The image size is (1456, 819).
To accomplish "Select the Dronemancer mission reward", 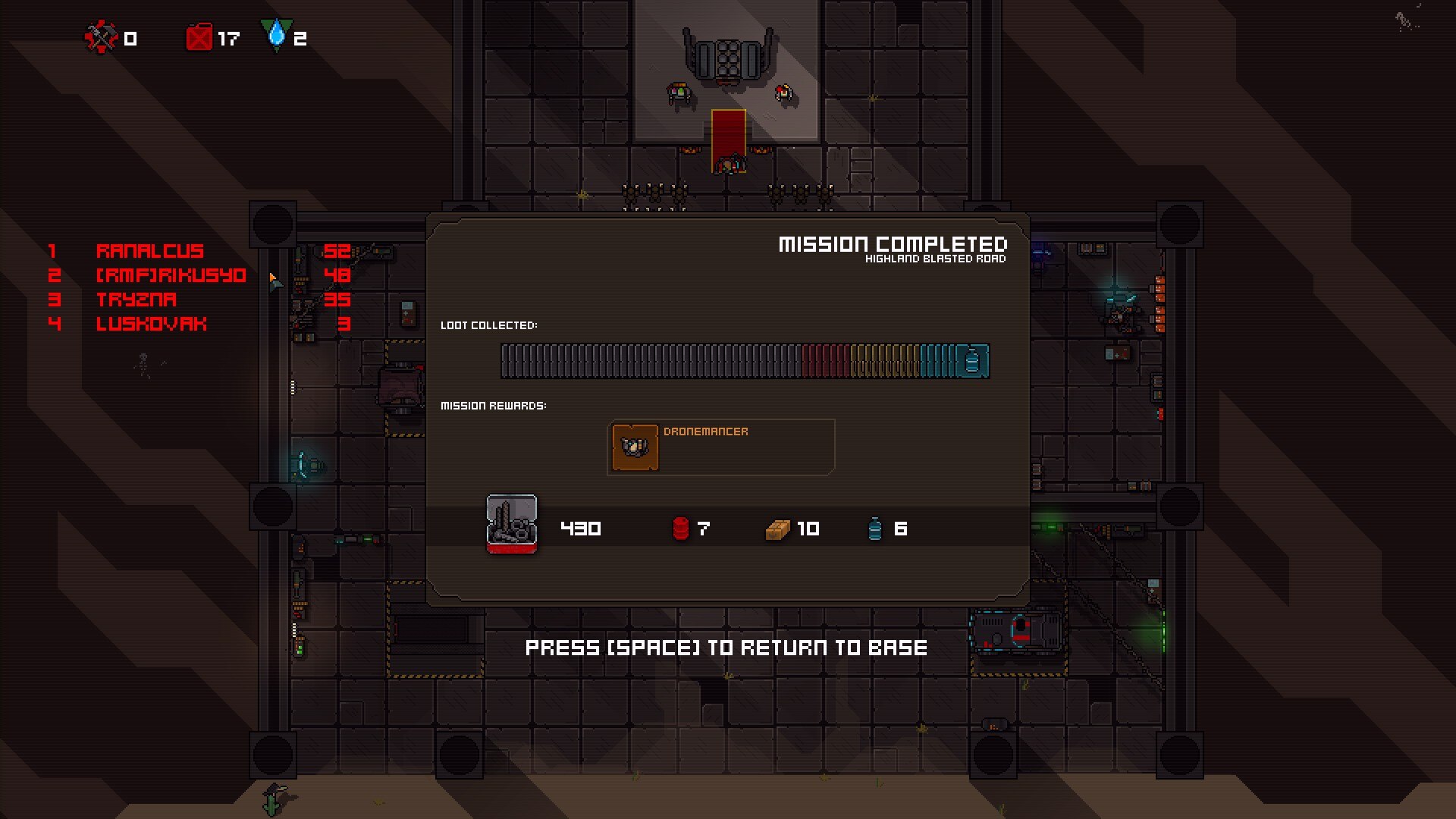I will (720, 447).
